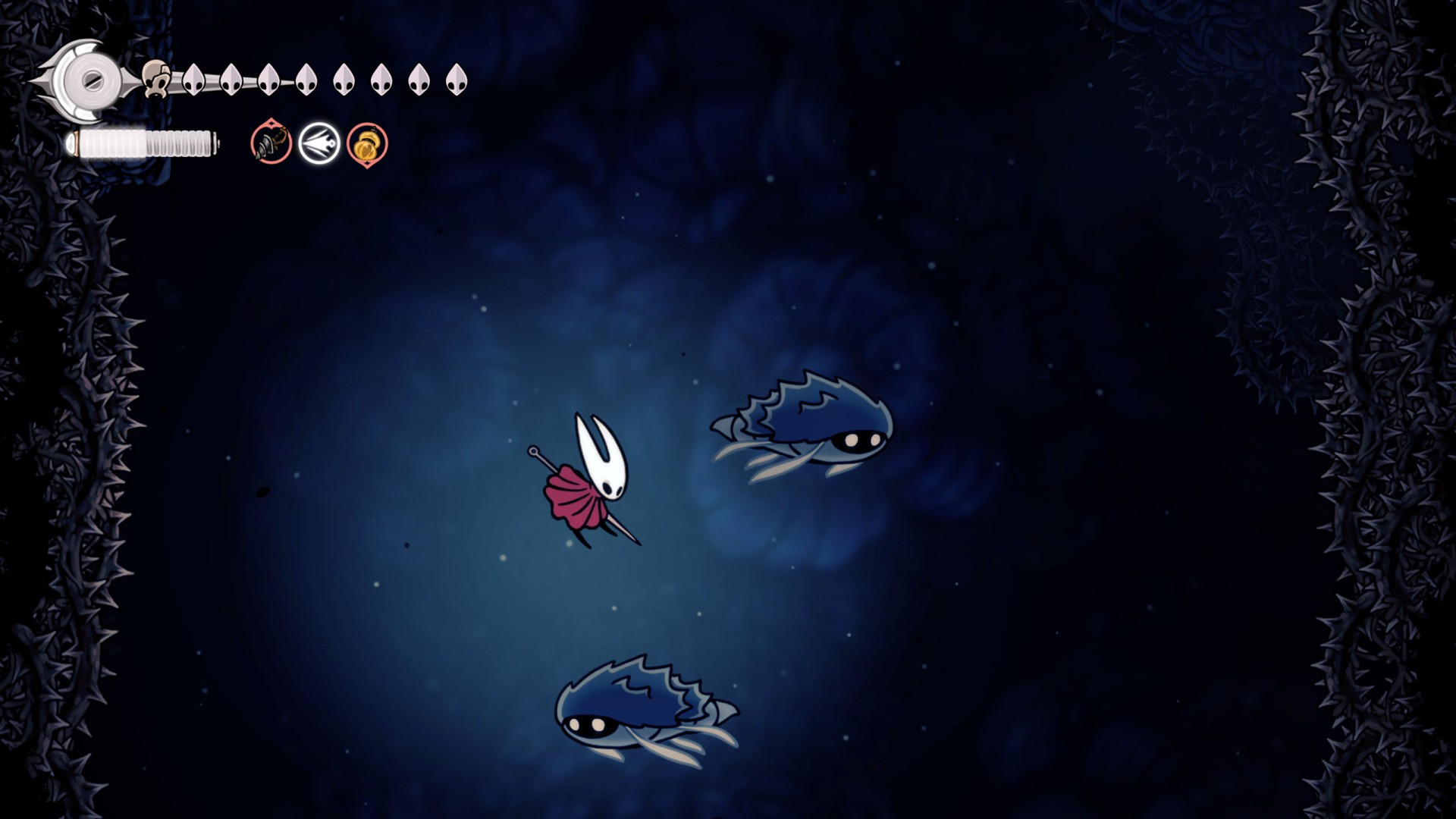The width and height of the screenshot is (1456, 819).
Task: Select the drill tool icon
Action: coord(271,143)
